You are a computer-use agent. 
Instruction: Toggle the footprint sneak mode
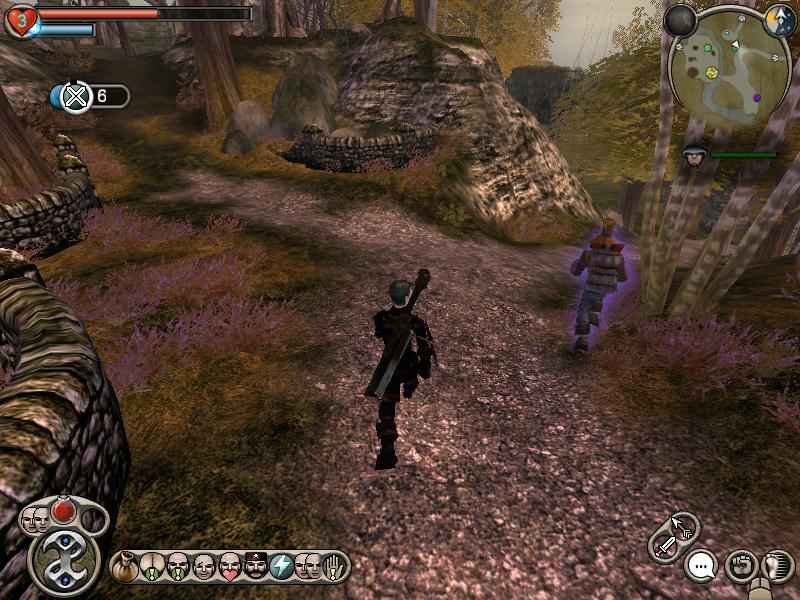tap(776, 566)
